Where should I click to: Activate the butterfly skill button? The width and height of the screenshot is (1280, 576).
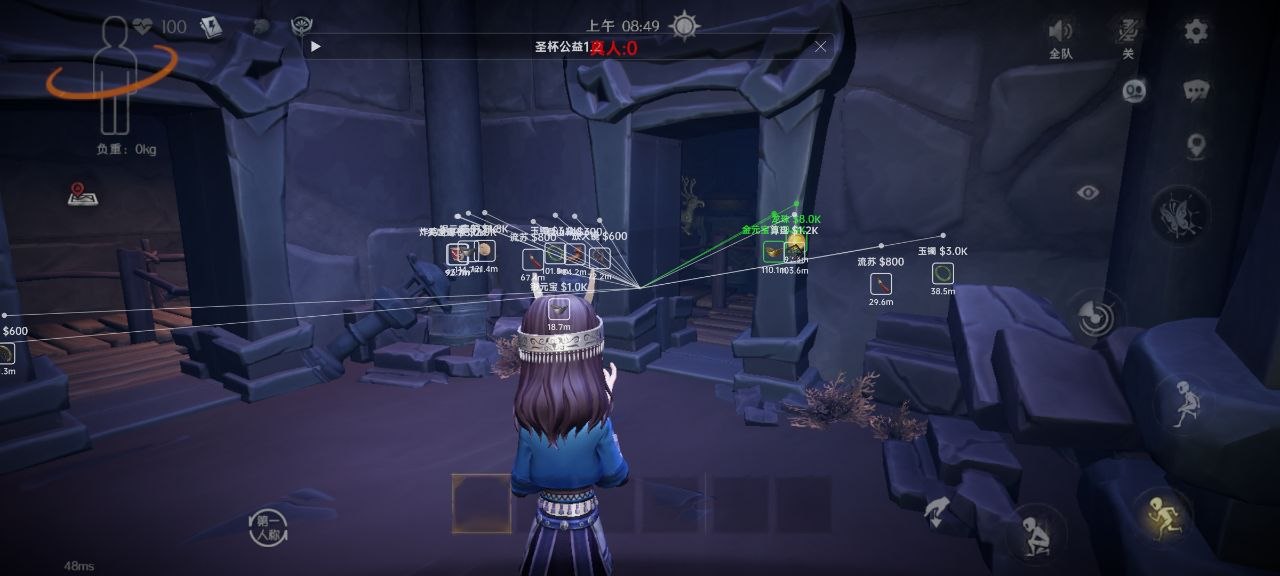pos(1180,215)
